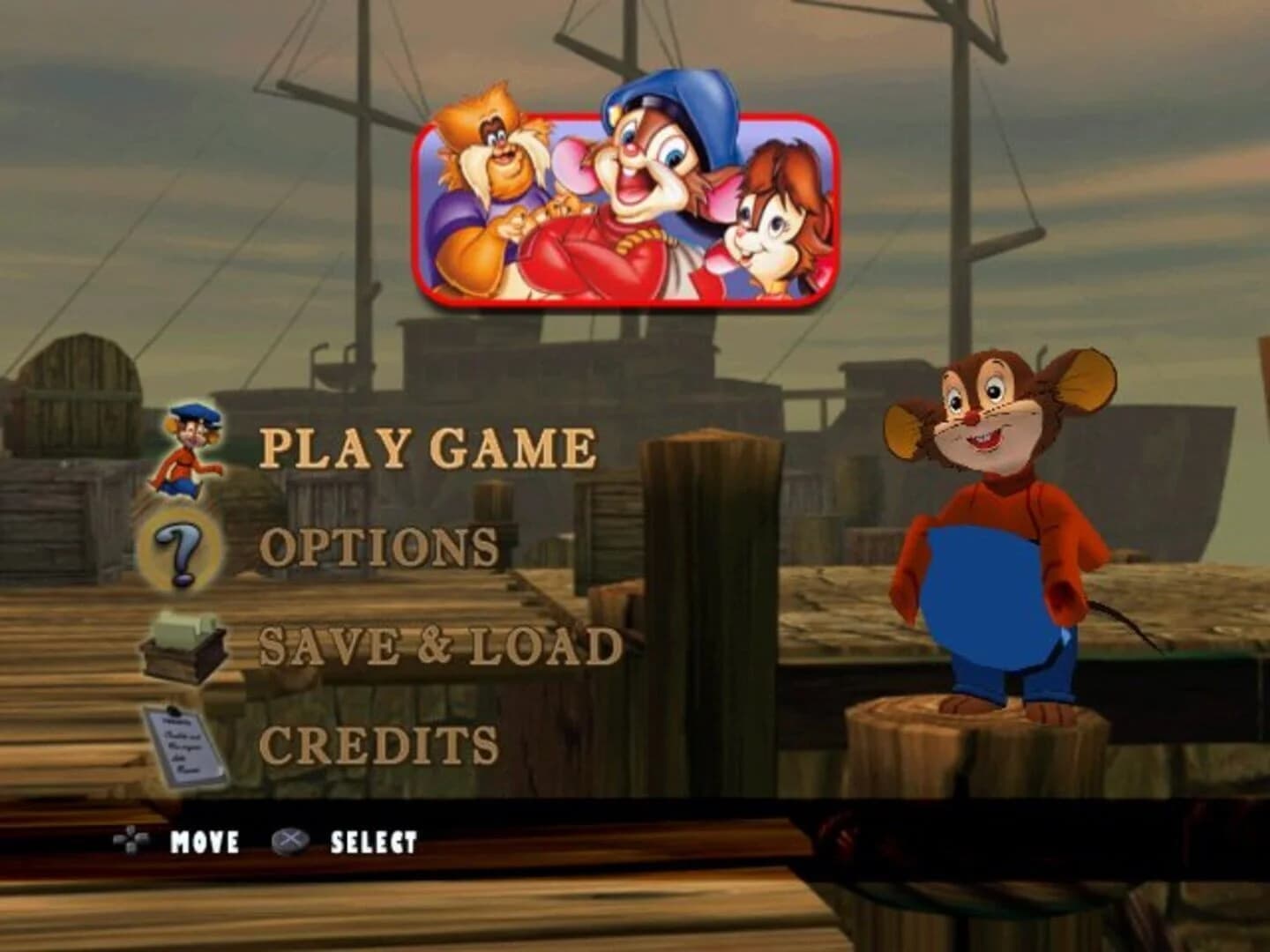Screen dimensions: 1270x952
Task: View the CREDITS by clicking its label
Action: pos(381,745)
